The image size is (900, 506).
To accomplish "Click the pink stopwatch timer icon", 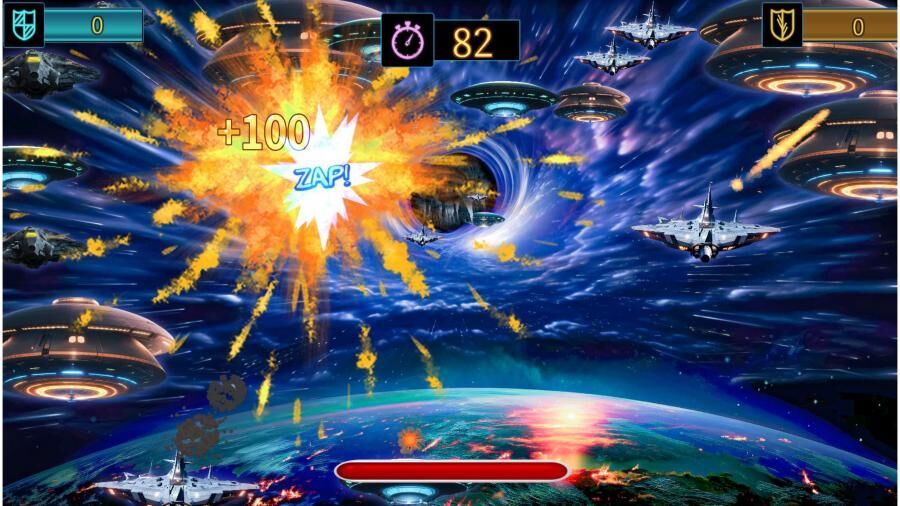I will click(408, 41).
